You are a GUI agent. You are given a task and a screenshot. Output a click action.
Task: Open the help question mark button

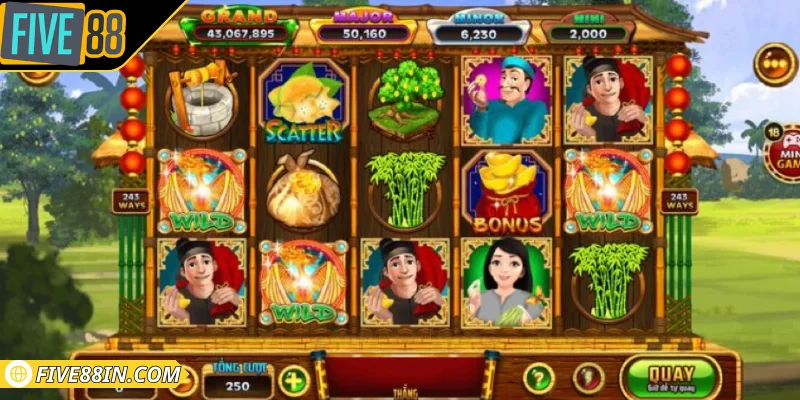coord(539,378)
